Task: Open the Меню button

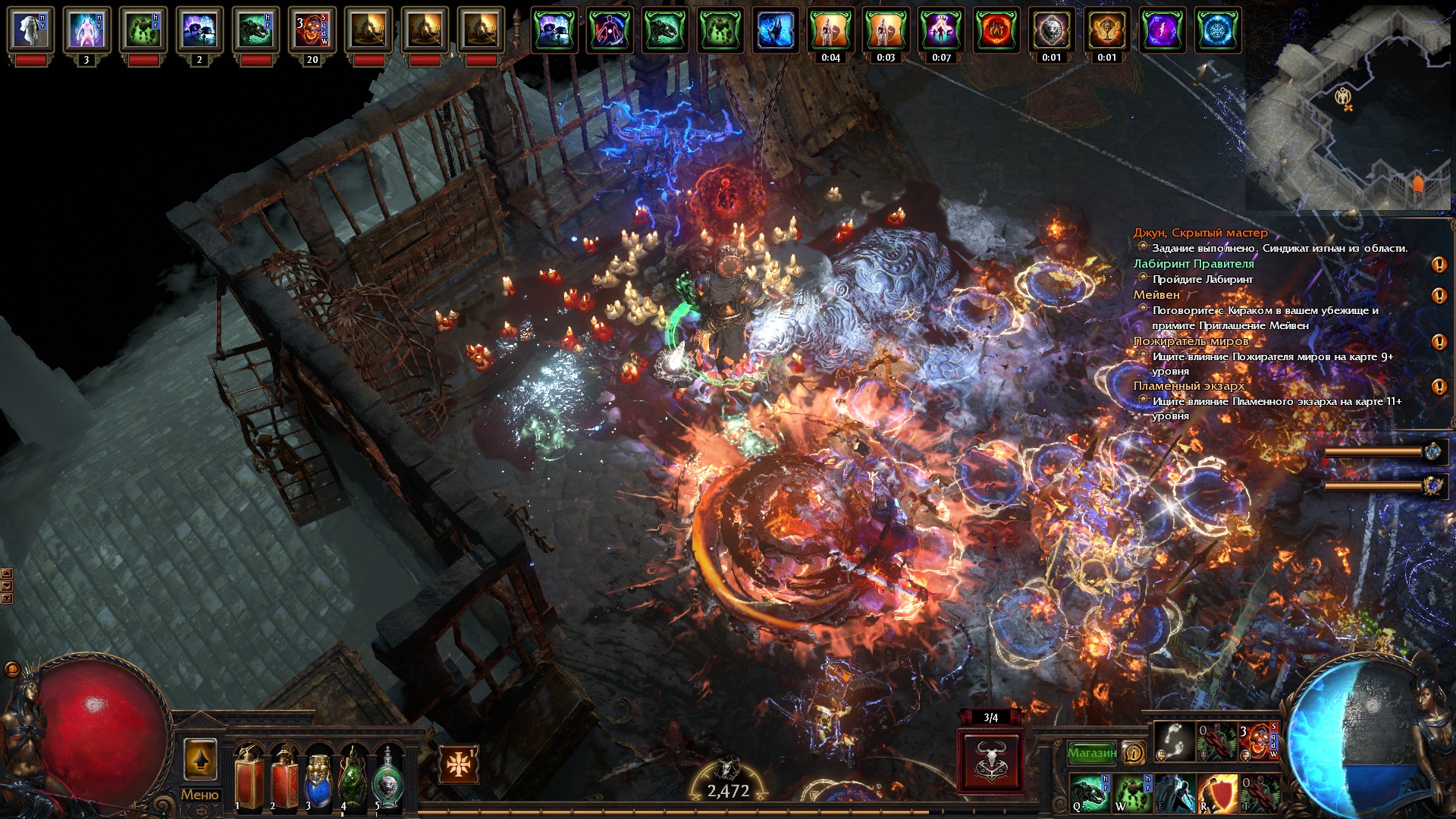Action: (199, 795)
